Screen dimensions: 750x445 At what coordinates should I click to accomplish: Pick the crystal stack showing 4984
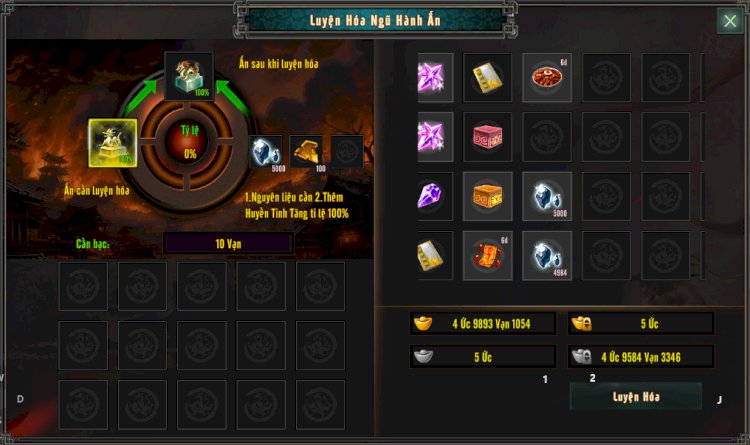coord(547,256)
